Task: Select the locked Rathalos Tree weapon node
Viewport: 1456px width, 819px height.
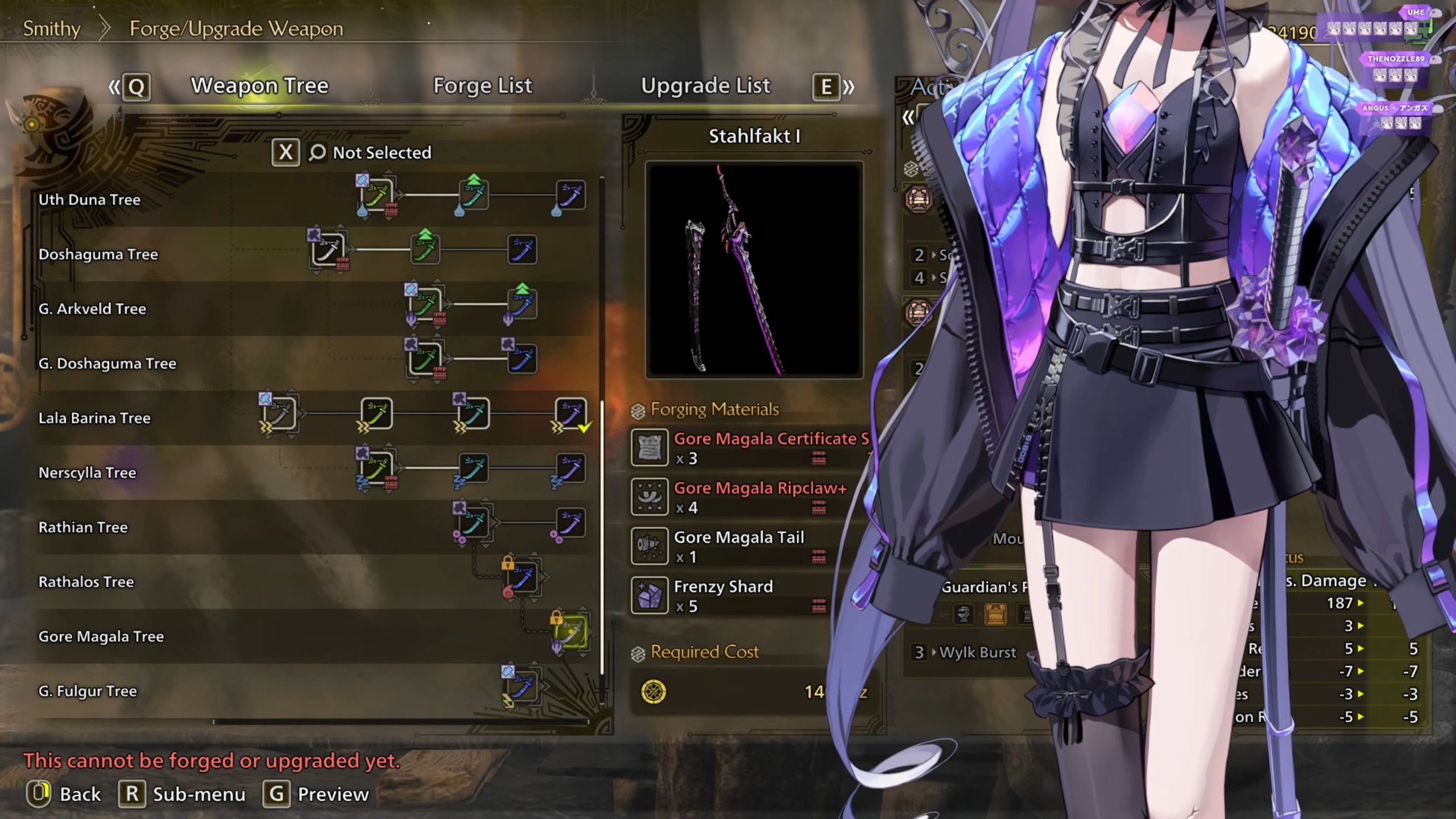Action: pyautogui.click(x=522, y=578)
